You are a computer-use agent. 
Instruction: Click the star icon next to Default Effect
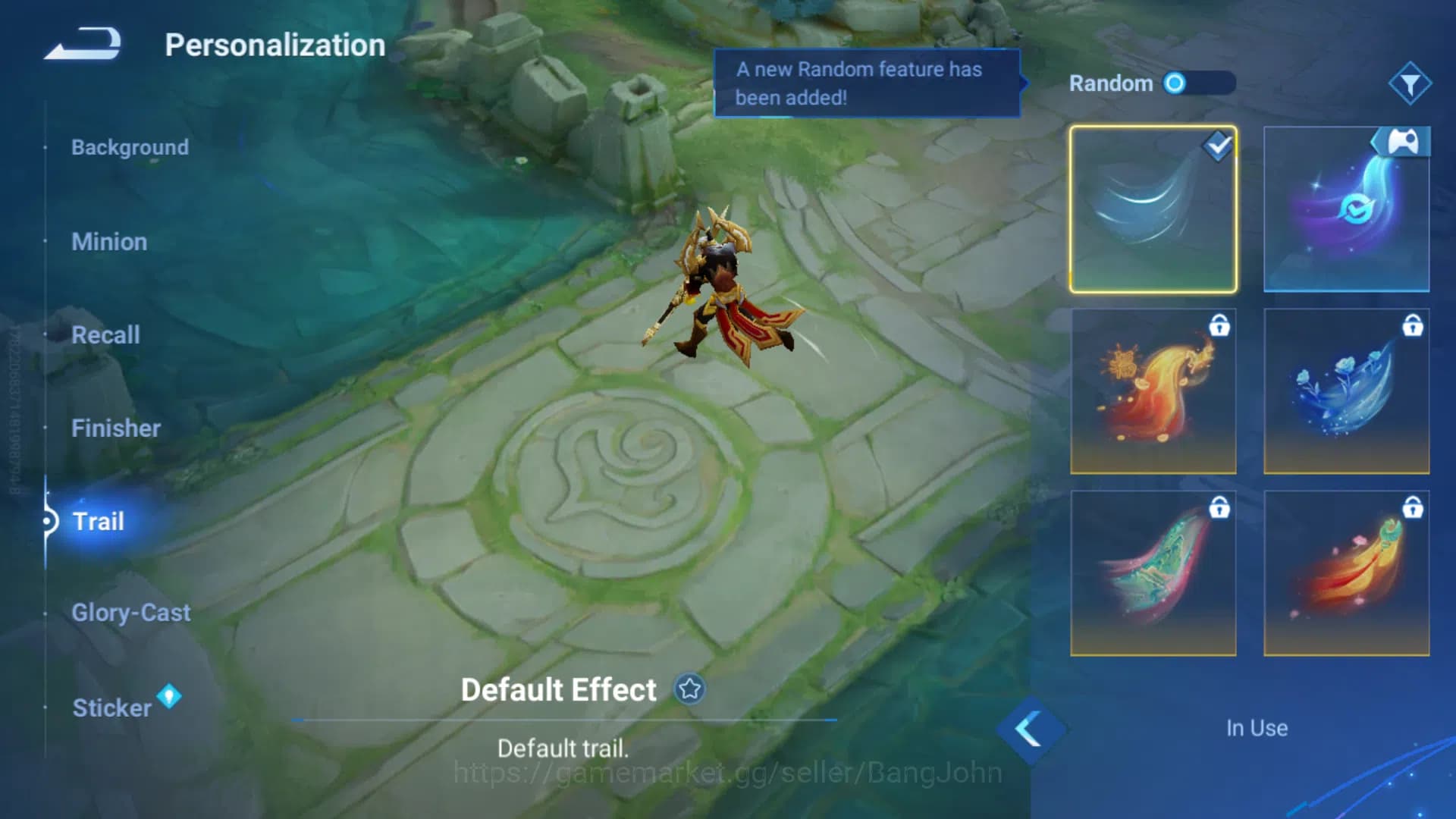pyautogui.click(x=689, y=690)
